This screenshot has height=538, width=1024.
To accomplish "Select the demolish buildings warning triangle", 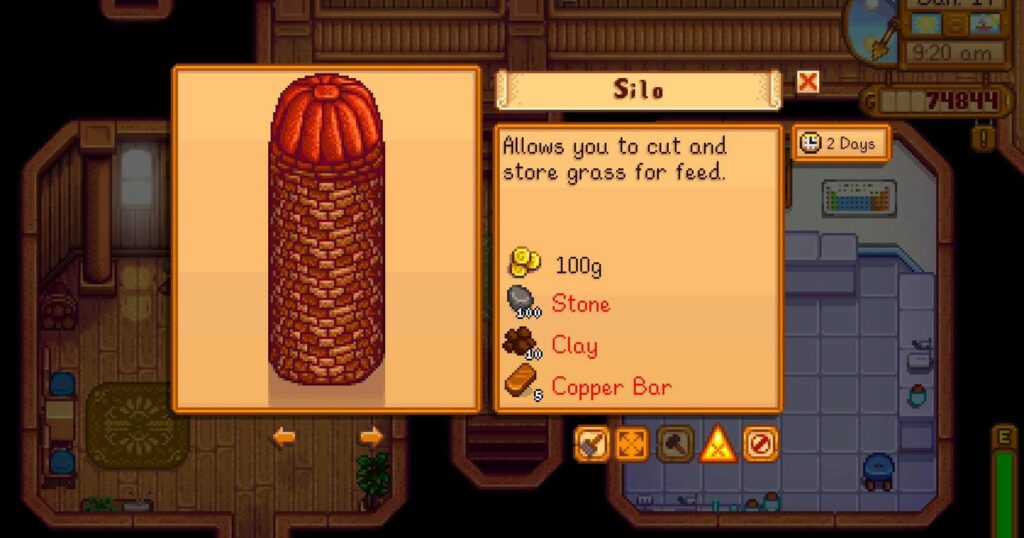I will pos(718,444).
